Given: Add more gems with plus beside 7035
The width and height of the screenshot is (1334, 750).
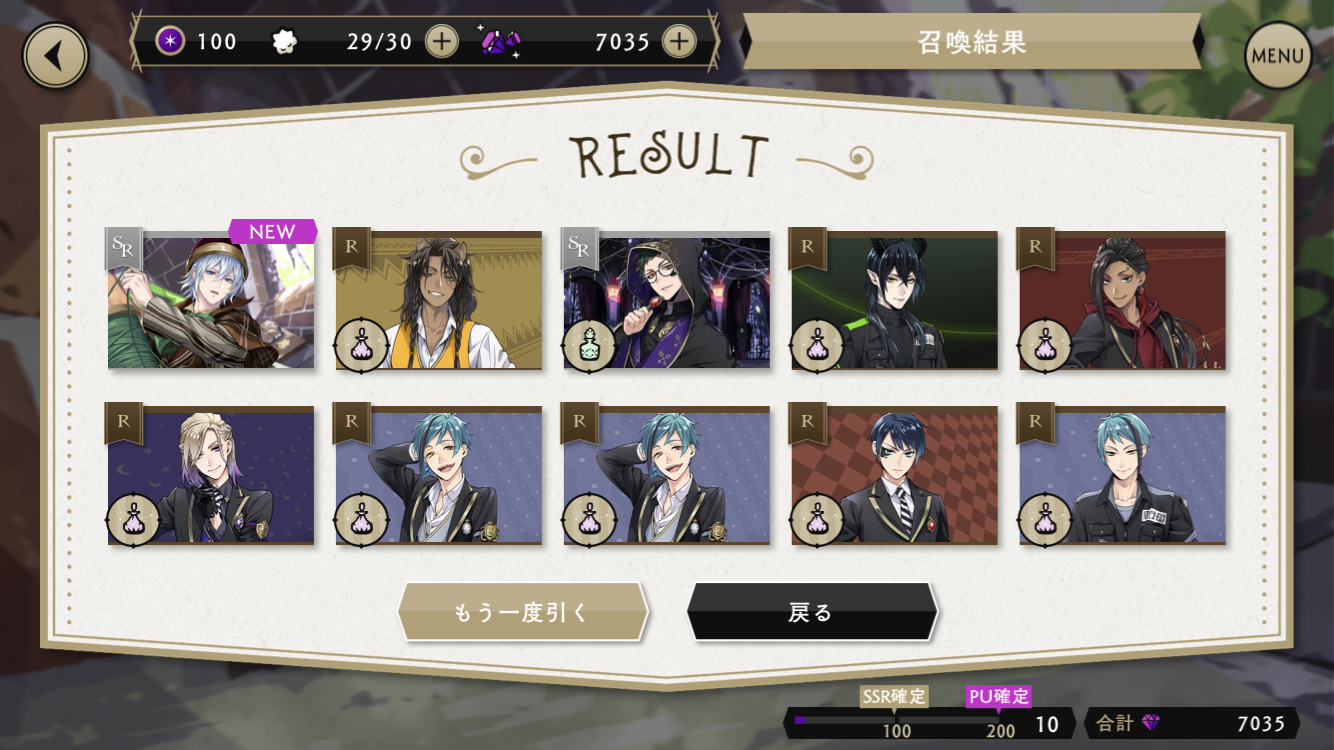Looking at the screenshot, I should [679, 41].
